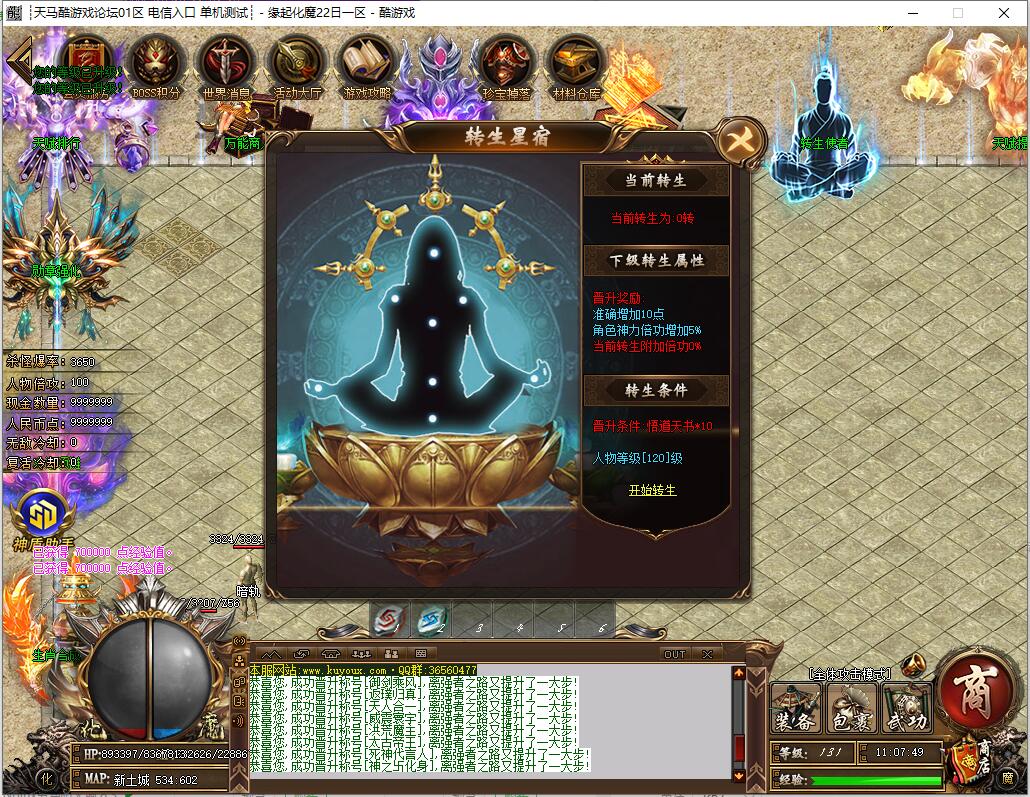Open the 游戏攻略 guide book
The image size is (1030, 797).
click(367, 64)
